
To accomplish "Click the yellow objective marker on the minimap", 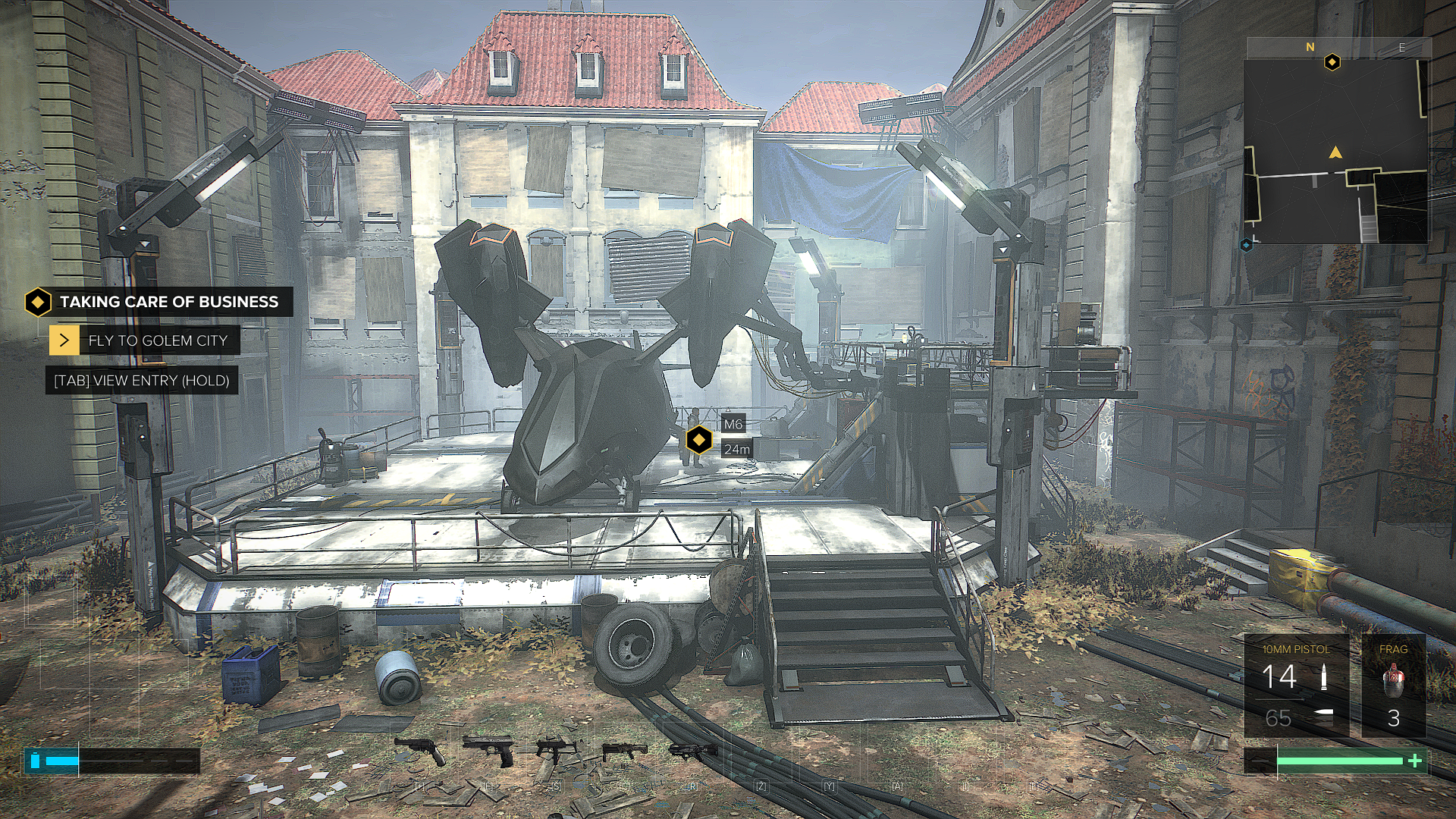I will (1332, 62).
